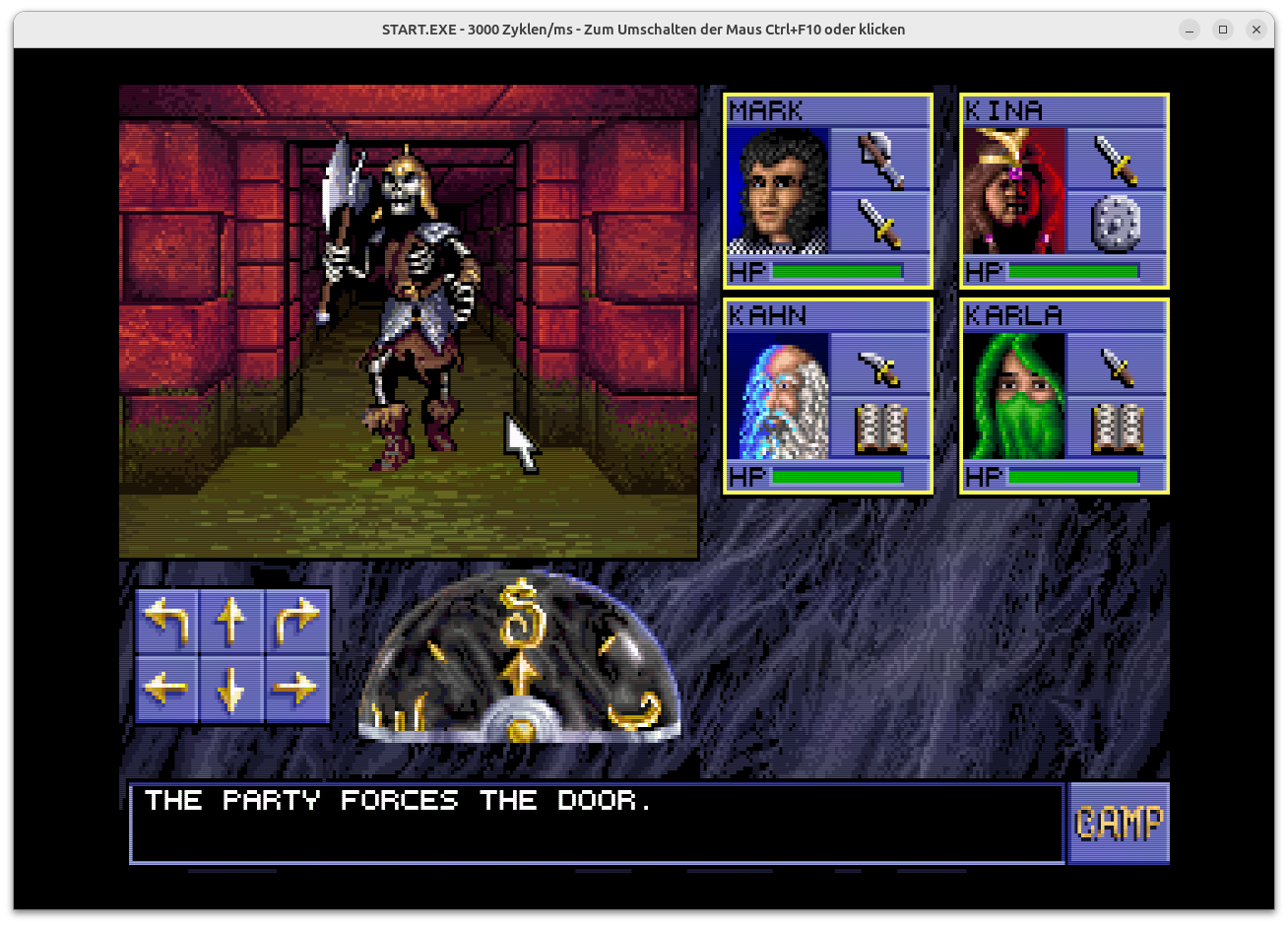The width and height of the screenshot is (1288, 926).
Task: Open Kahn's spellbook
Action: [x=880, y=428]
